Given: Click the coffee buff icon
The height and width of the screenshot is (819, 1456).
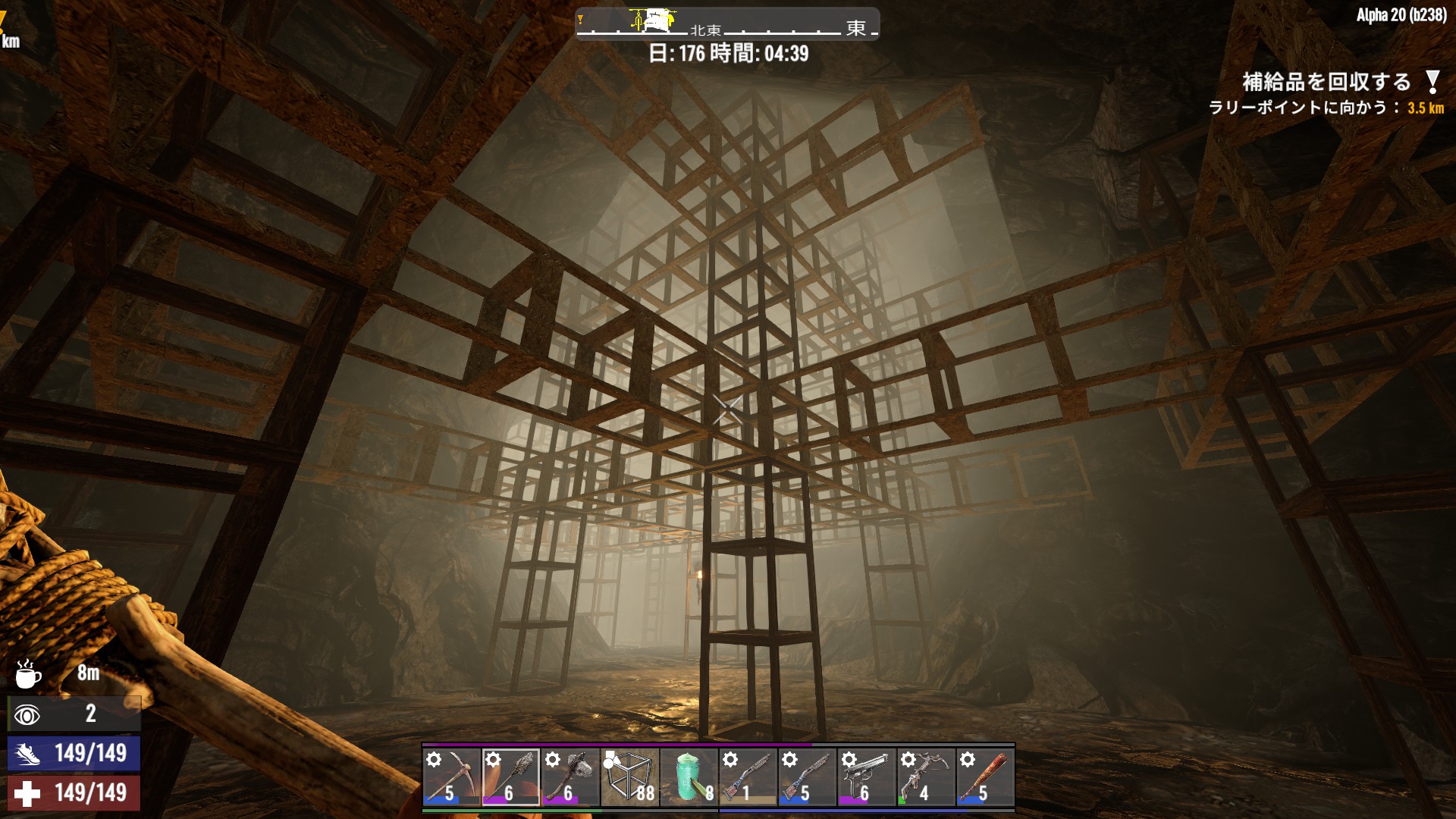Looking at the screenshot, I should [28, 673].
